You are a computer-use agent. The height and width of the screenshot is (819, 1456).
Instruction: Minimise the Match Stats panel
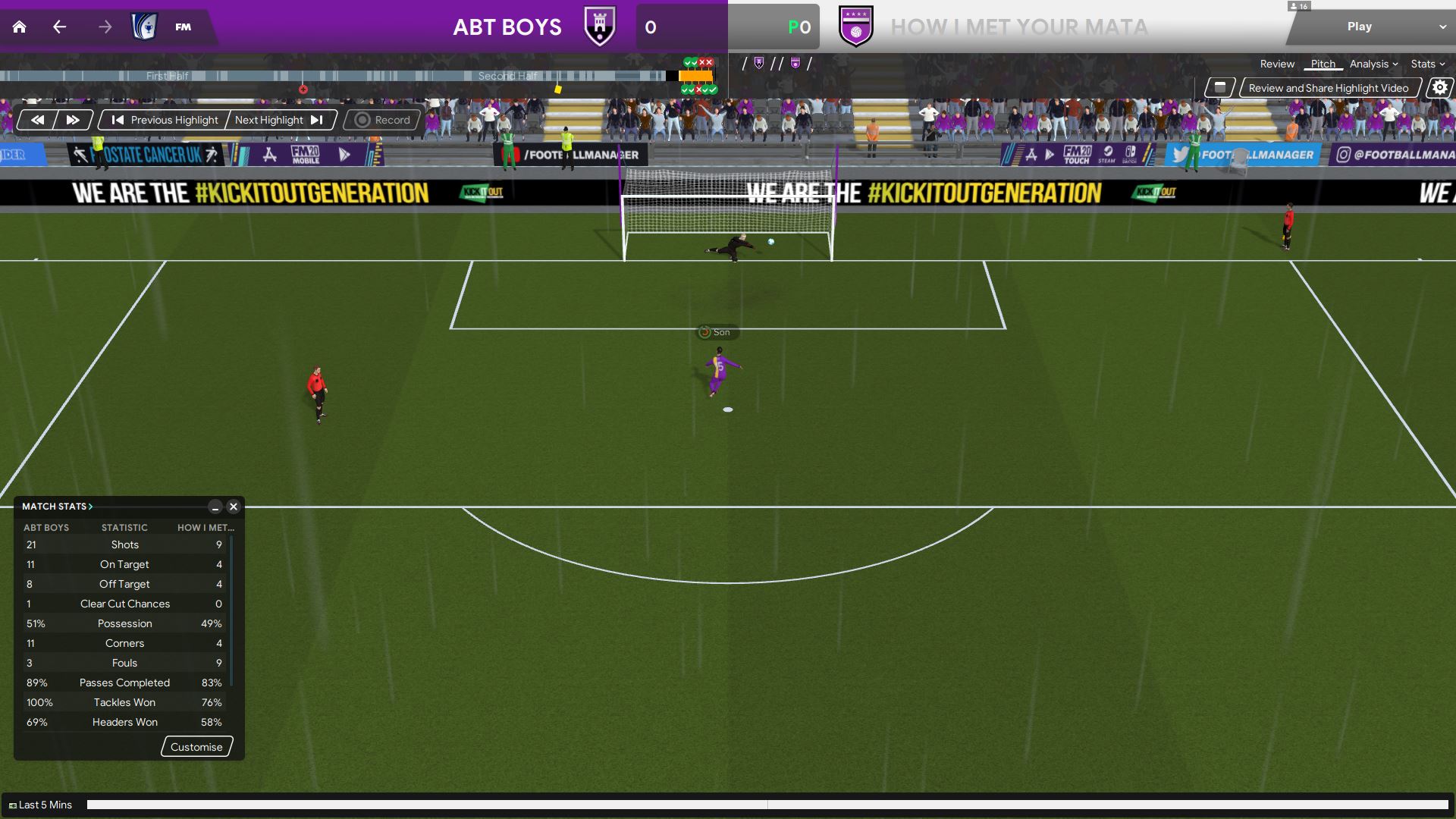pyautogui.click(x=215, y=507)
